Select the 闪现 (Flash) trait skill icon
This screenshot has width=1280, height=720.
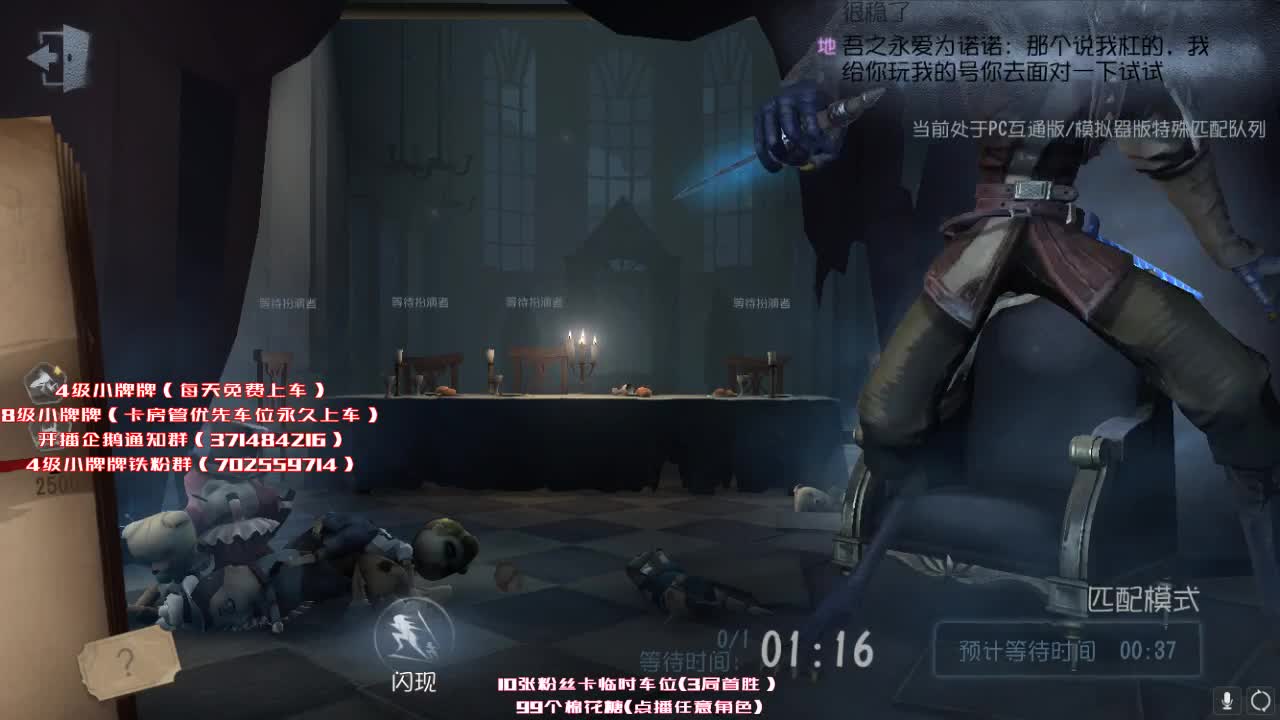[x=412, y=630]
